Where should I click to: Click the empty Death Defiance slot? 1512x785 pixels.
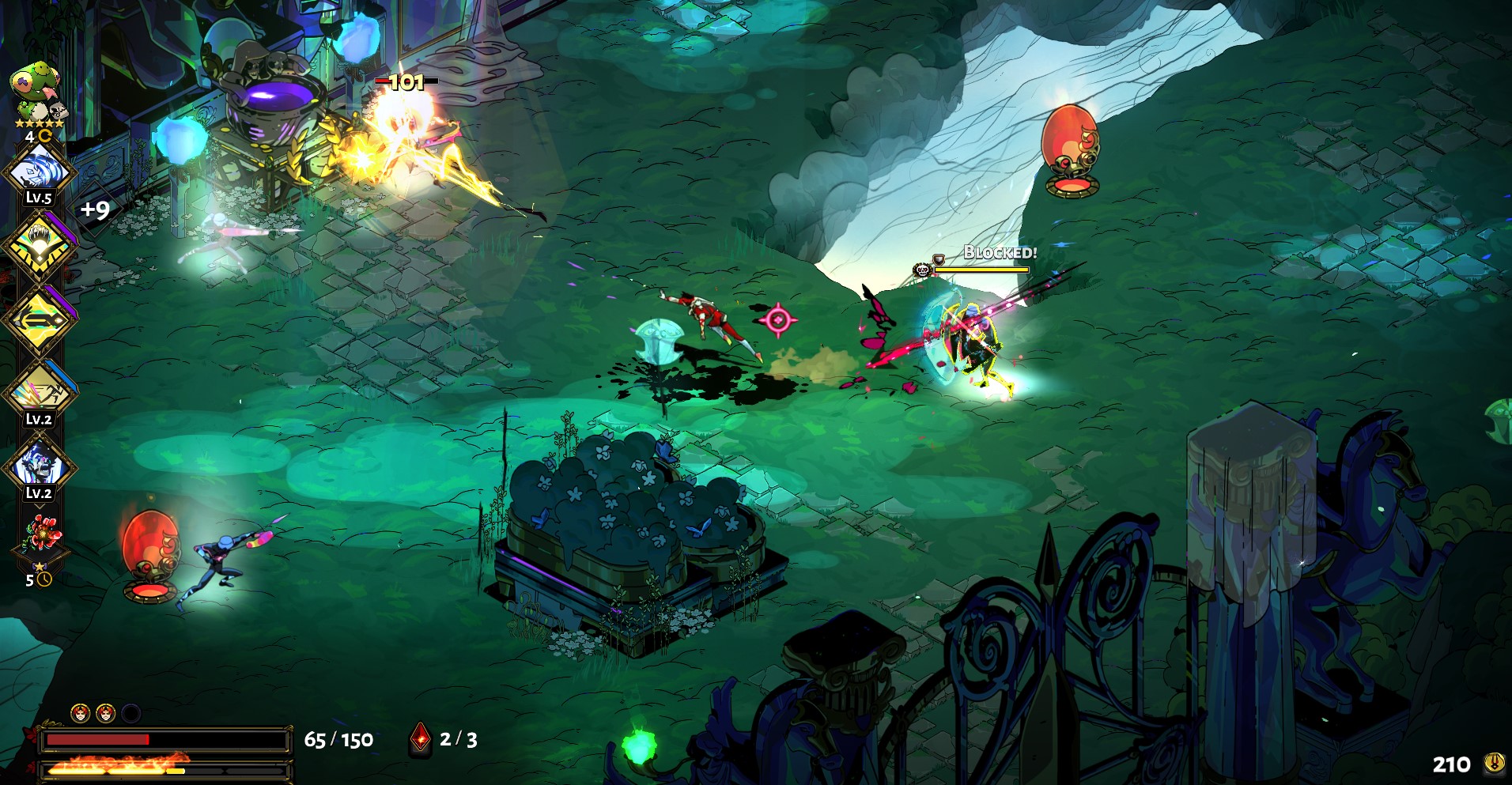pos(131,714)
